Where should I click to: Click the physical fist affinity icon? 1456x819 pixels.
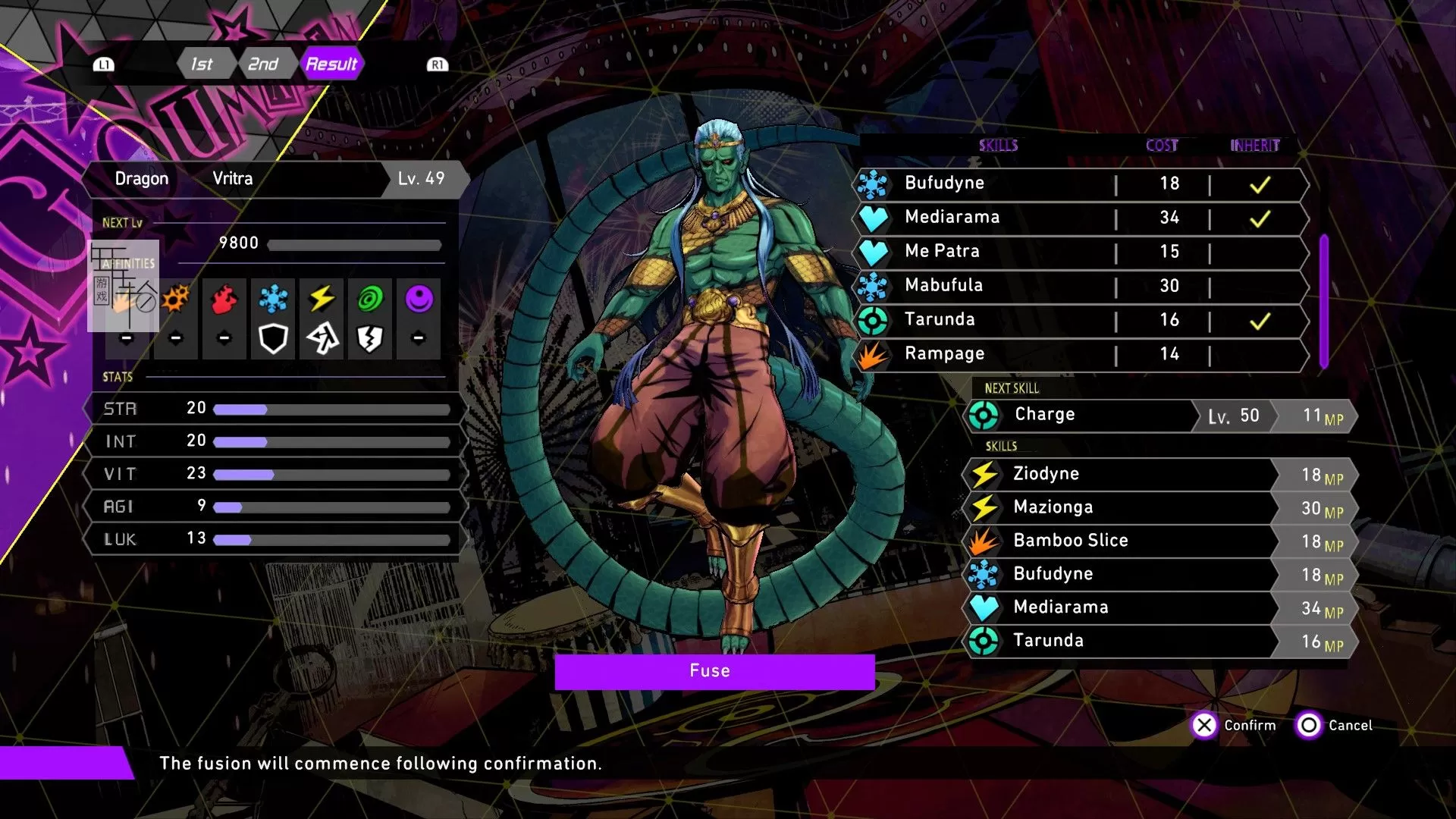(x=127, y=302)
